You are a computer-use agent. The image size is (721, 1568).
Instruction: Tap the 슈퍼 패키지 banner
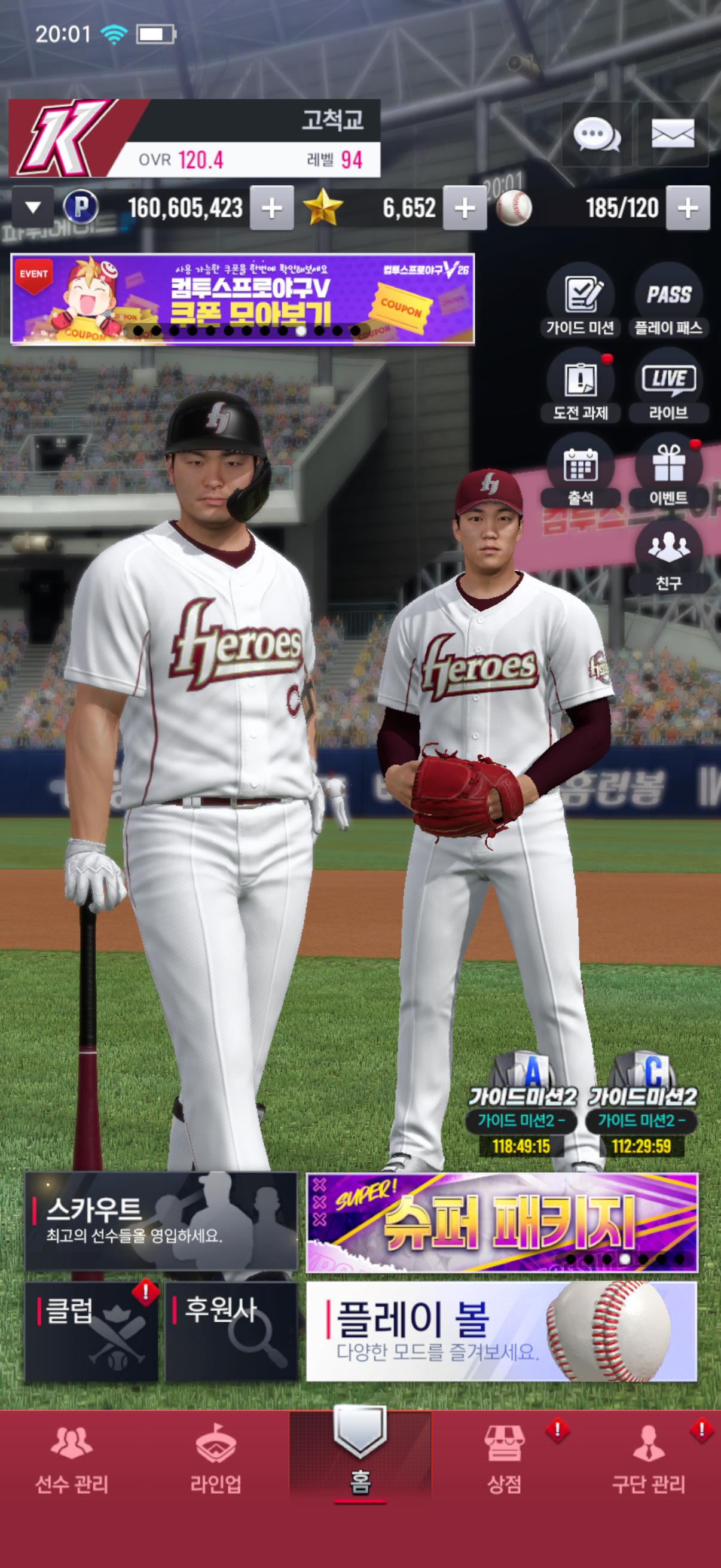tap(502, 1222)
